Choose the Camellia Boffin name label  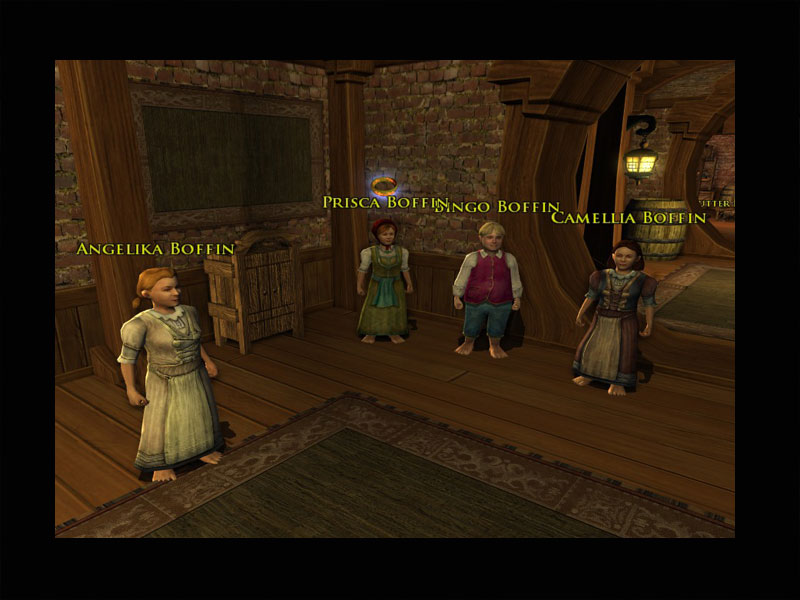pyautogui.click(x=629, y=217)
